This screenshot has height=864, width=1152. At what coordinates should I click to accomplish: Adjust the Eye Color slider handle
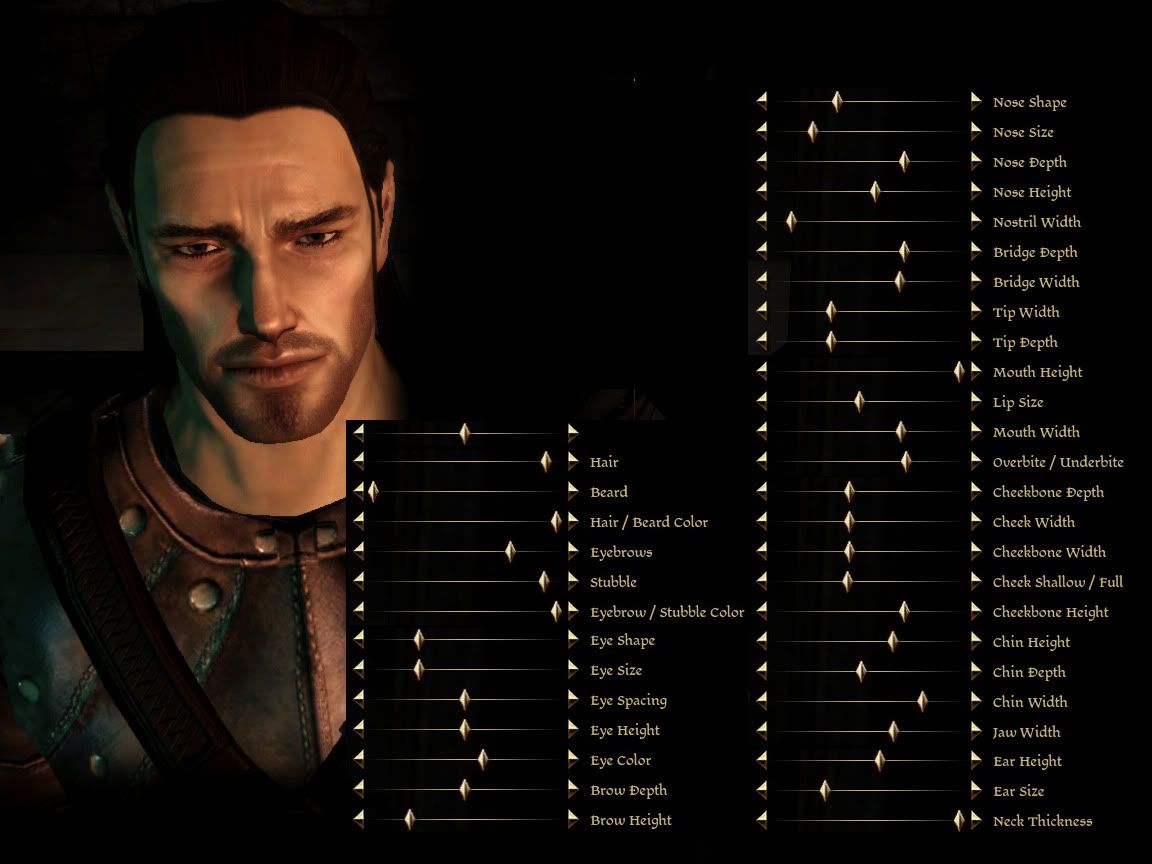(483, 760)
